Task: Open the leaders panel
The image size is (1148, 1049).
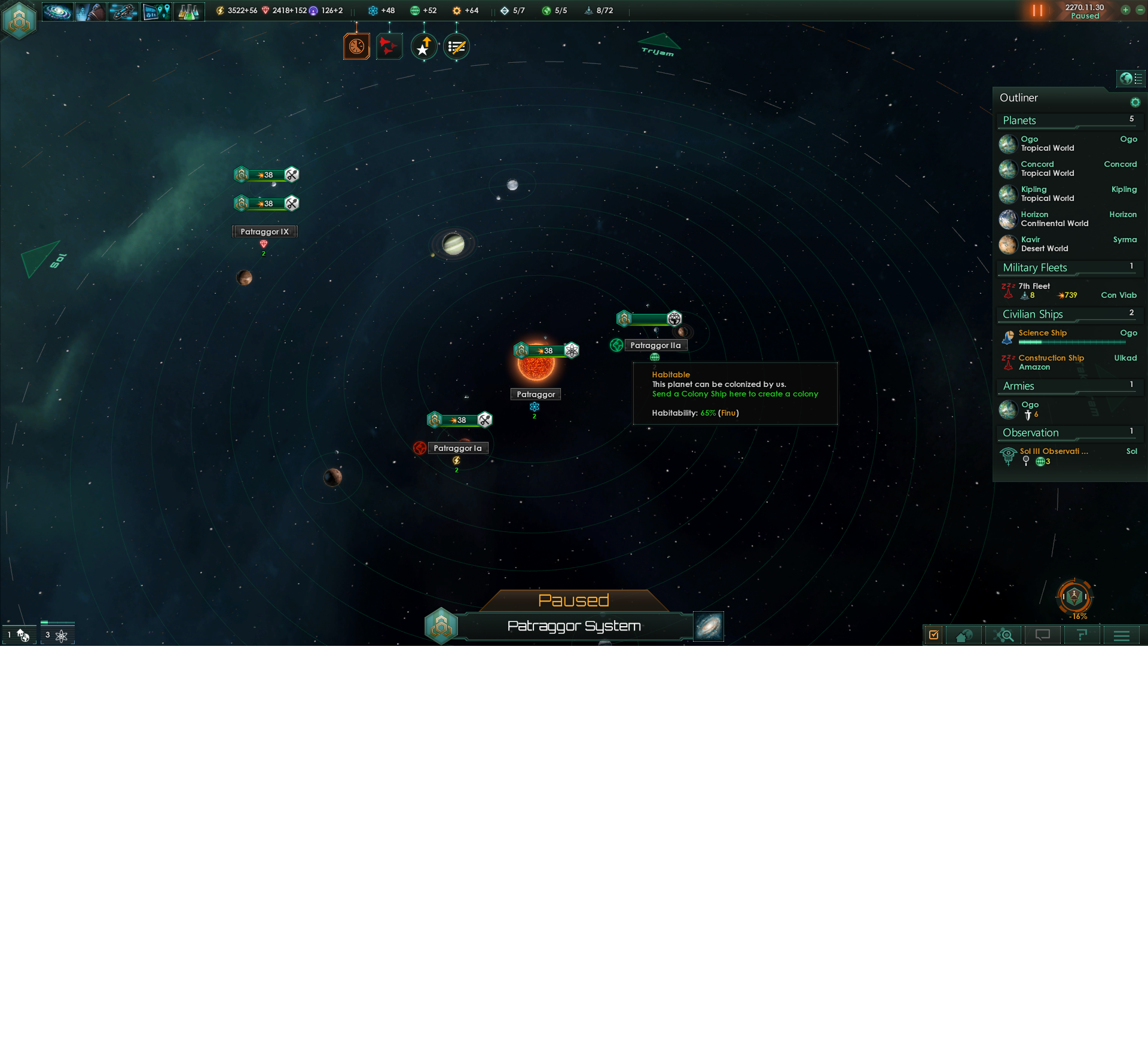Action: 91,10
